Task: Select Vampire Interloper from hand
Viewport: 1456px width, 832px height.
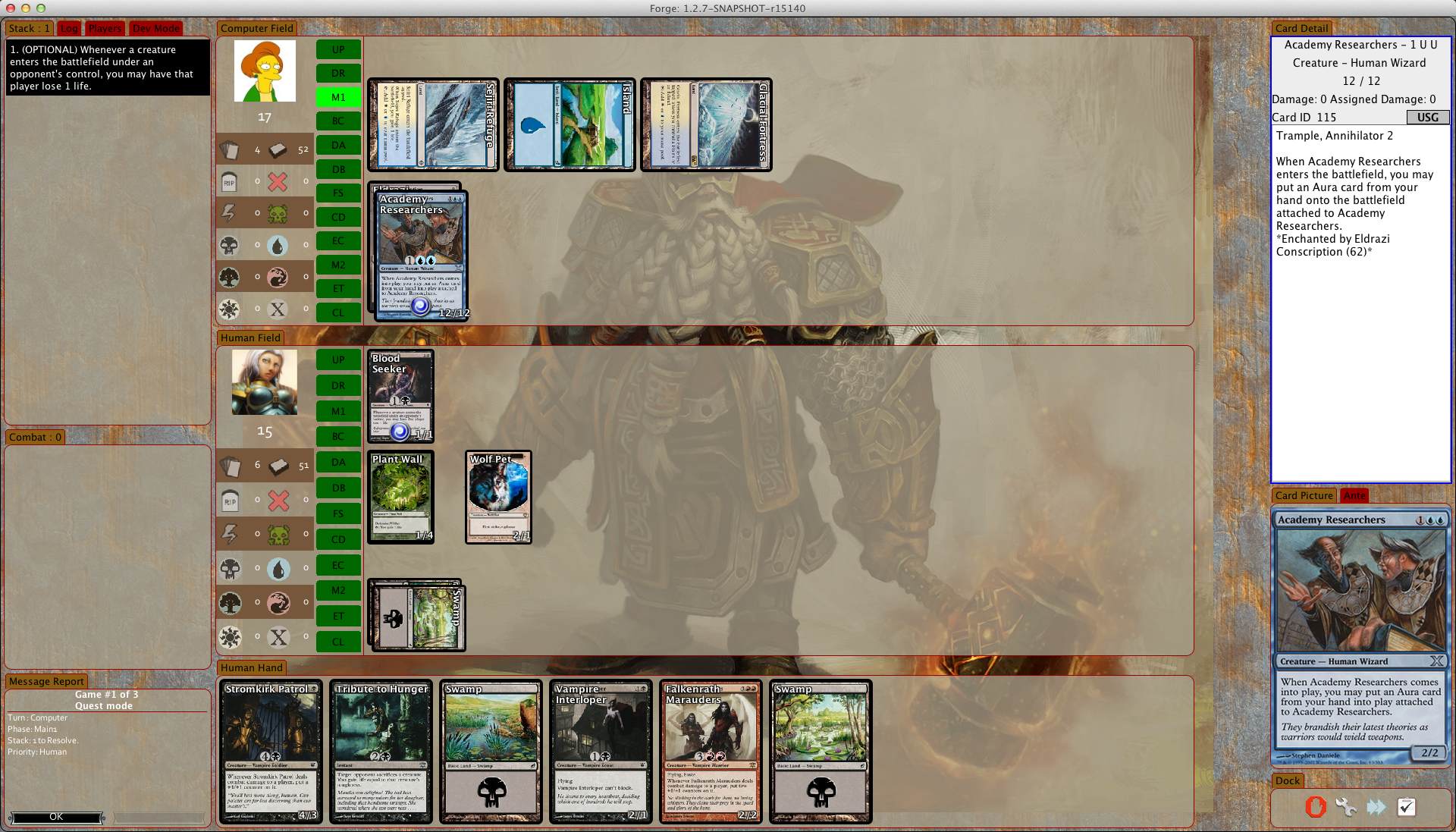Action: click(600, 751)
